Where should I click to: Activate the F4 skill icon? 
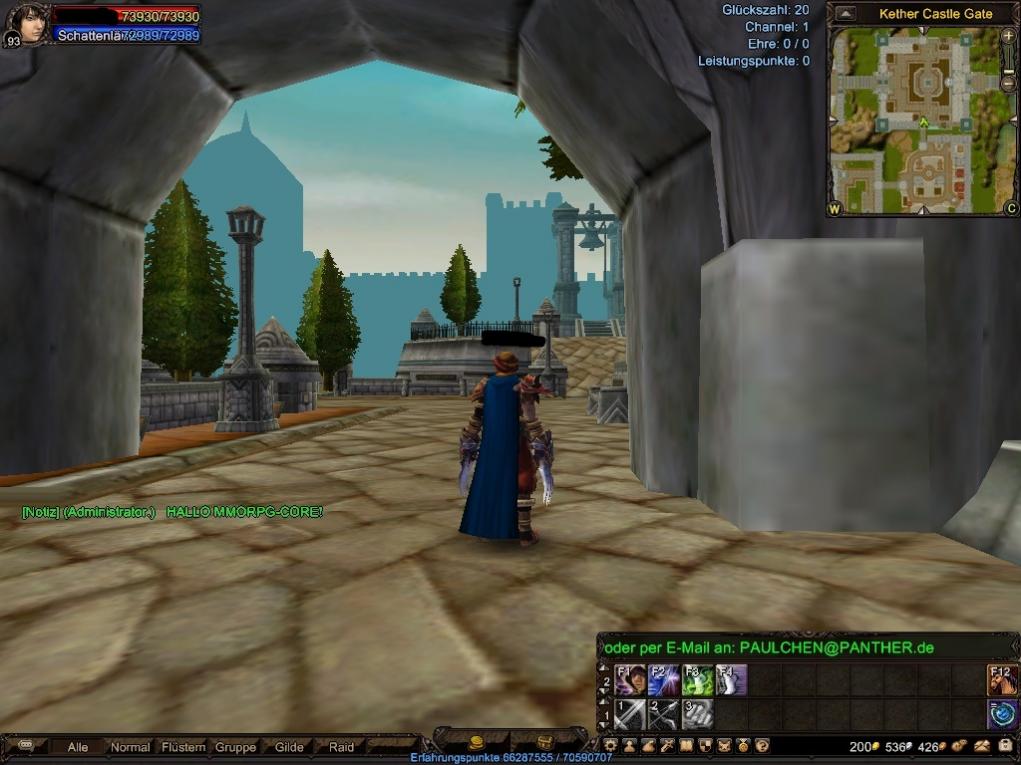731,680
